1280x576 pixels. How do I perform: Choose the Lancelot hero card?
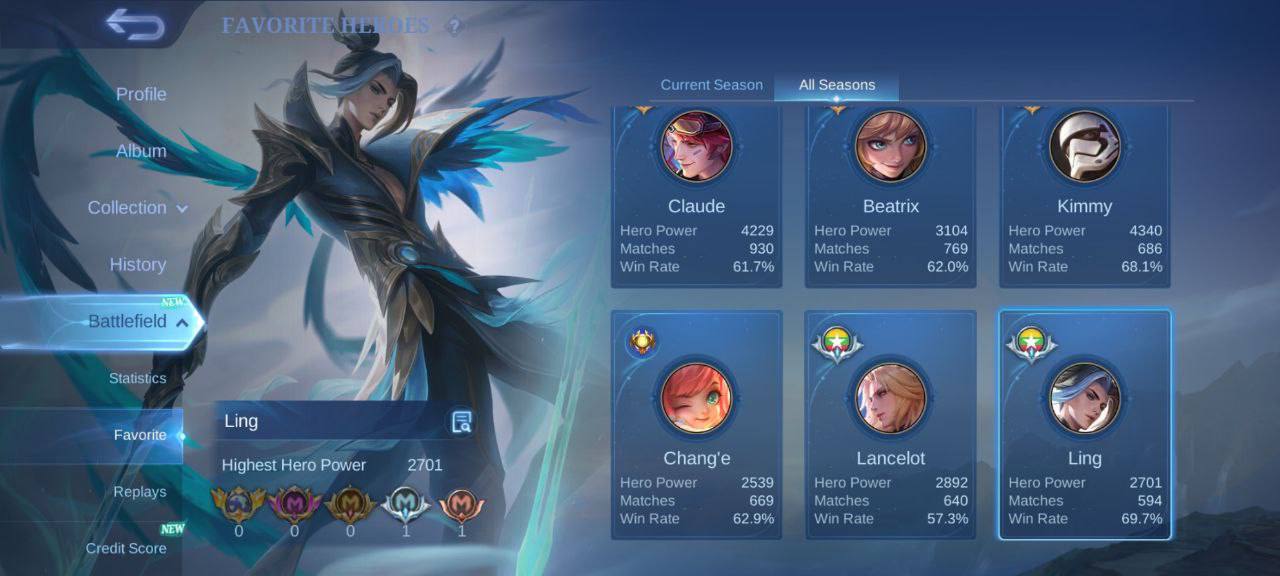click(890, 425)
